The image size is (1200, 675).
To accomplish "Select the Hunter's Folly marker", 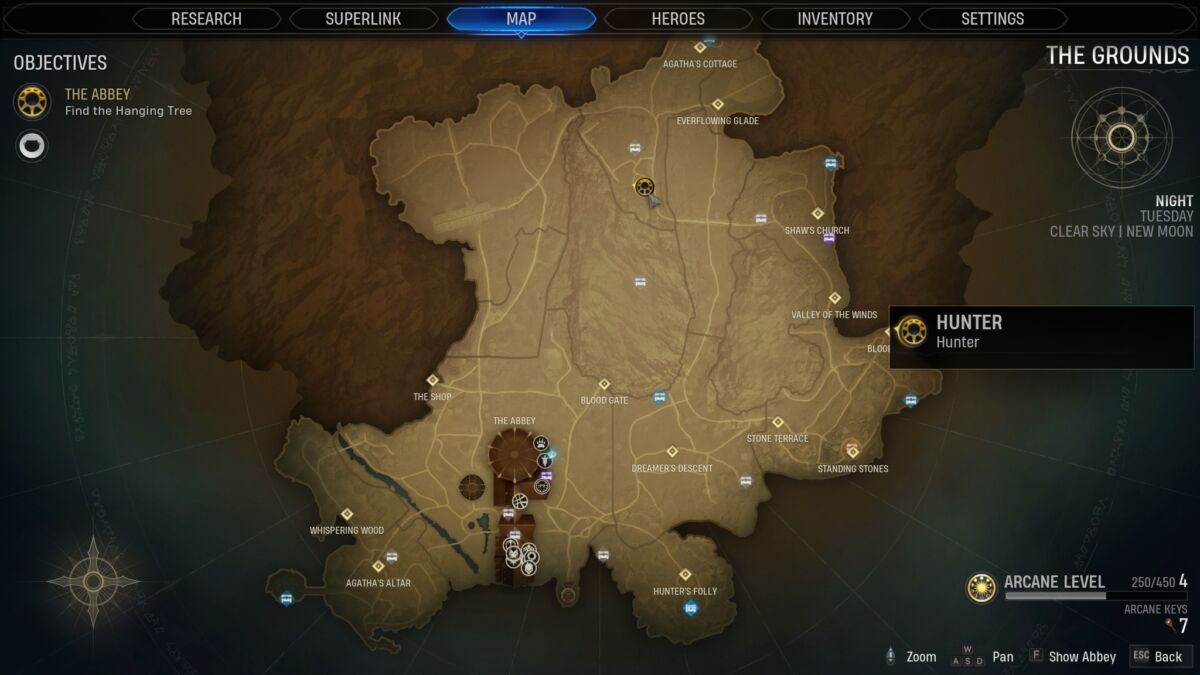I will (x=685, y=575).
